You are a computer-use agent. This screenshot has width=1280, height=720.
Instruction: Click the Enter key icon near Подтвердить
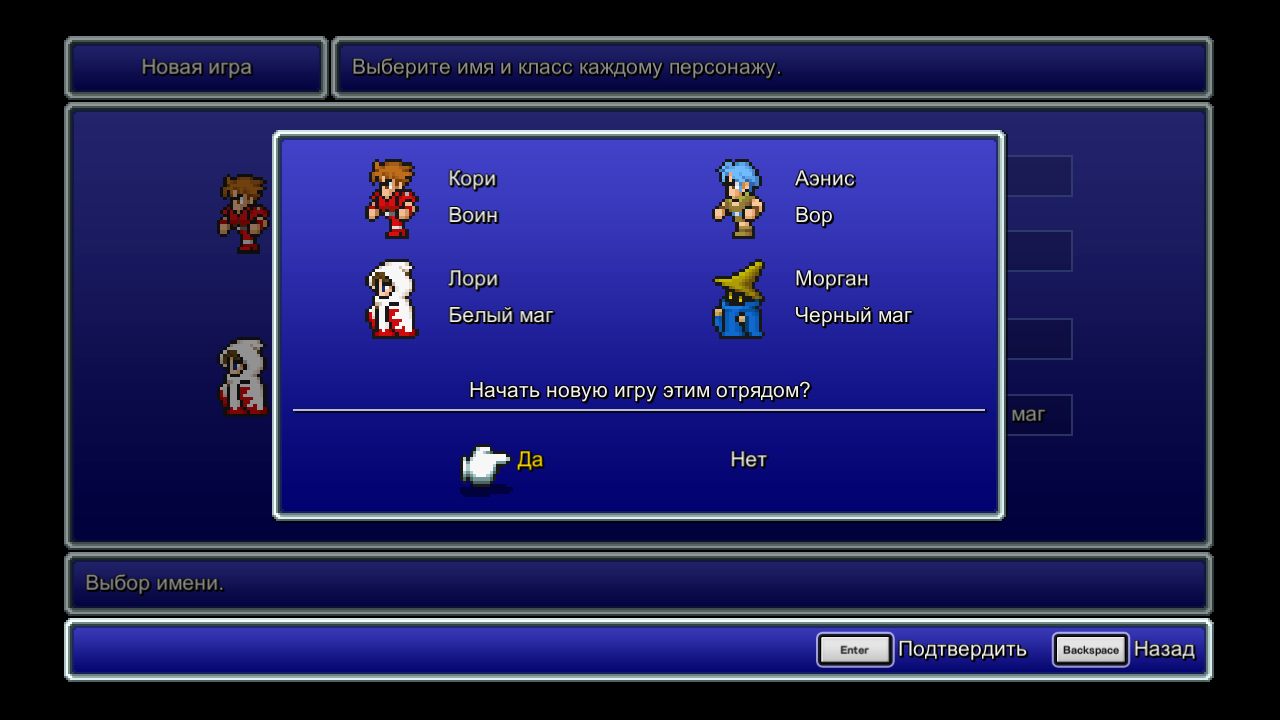(x=855, y=649)
